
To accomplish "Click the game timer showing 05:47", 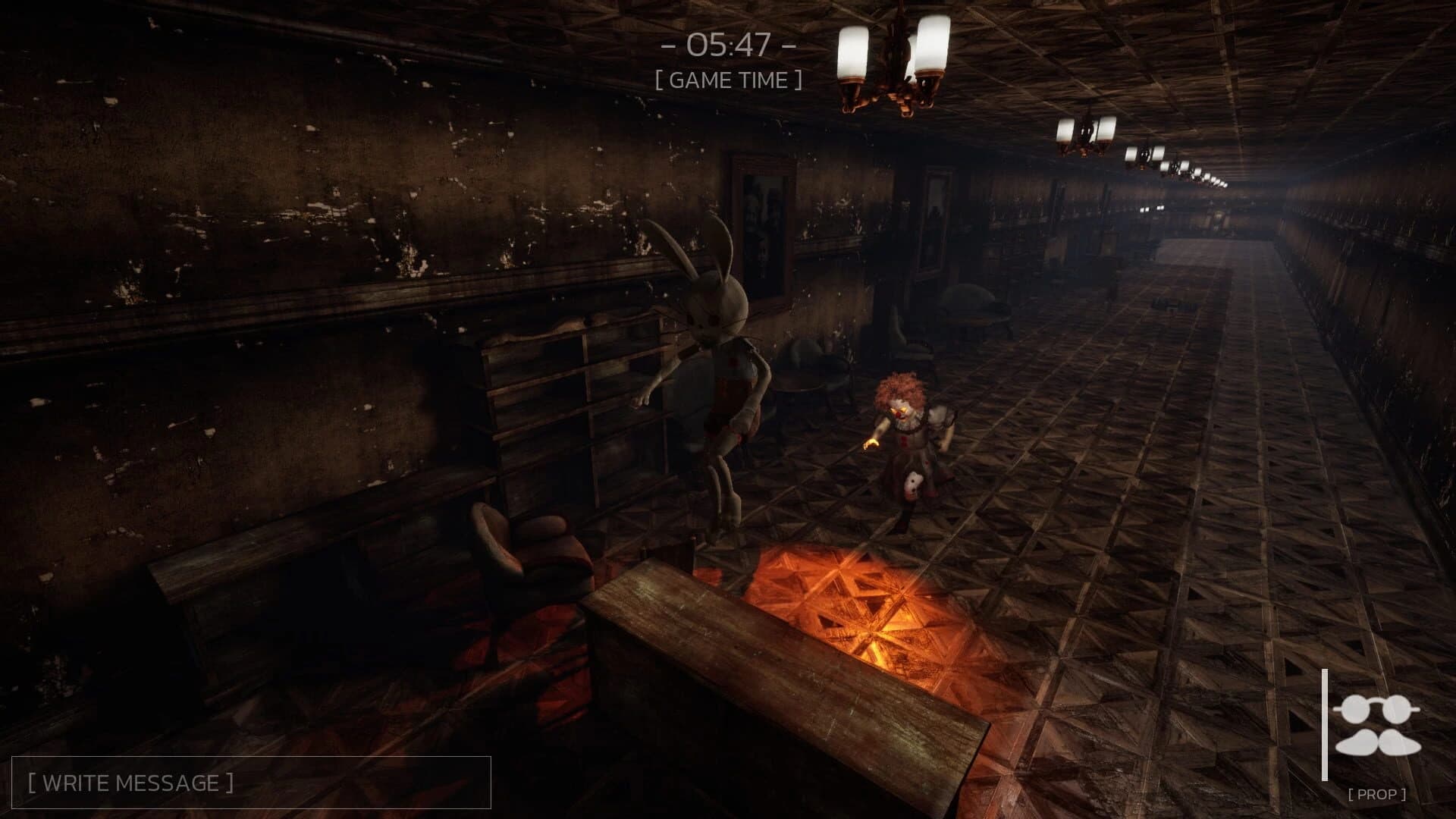I will [x=728, y=44].
